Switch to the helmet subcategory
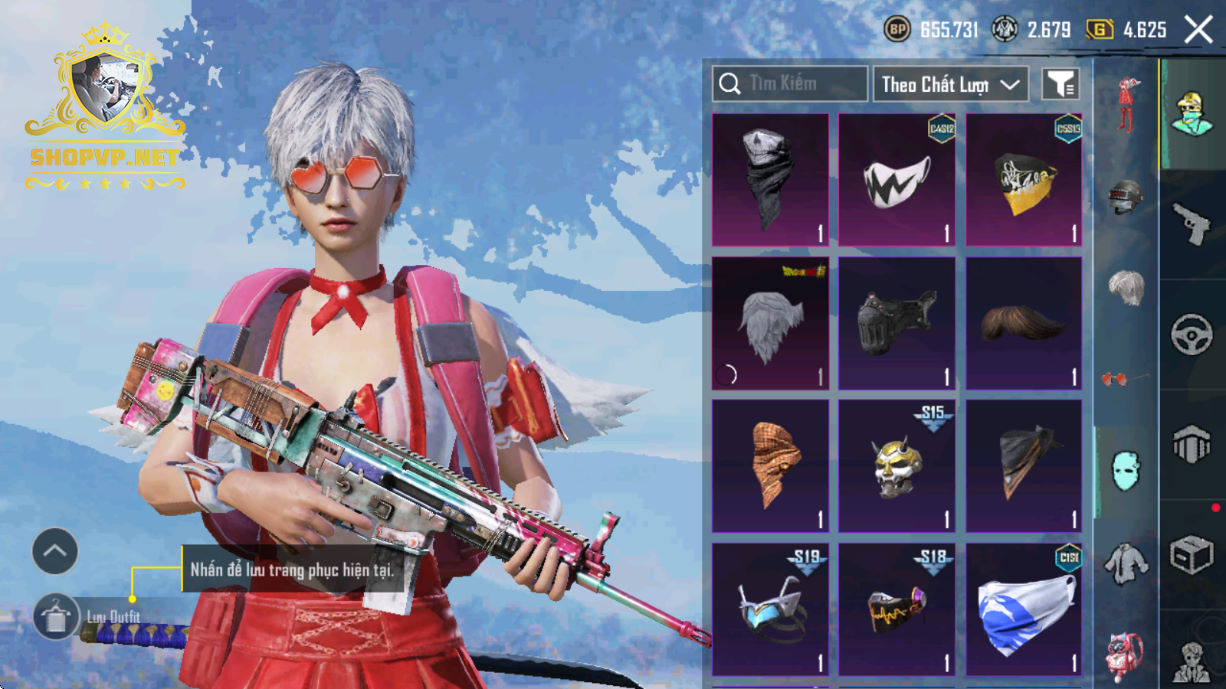 click(x=1126, y=196)
